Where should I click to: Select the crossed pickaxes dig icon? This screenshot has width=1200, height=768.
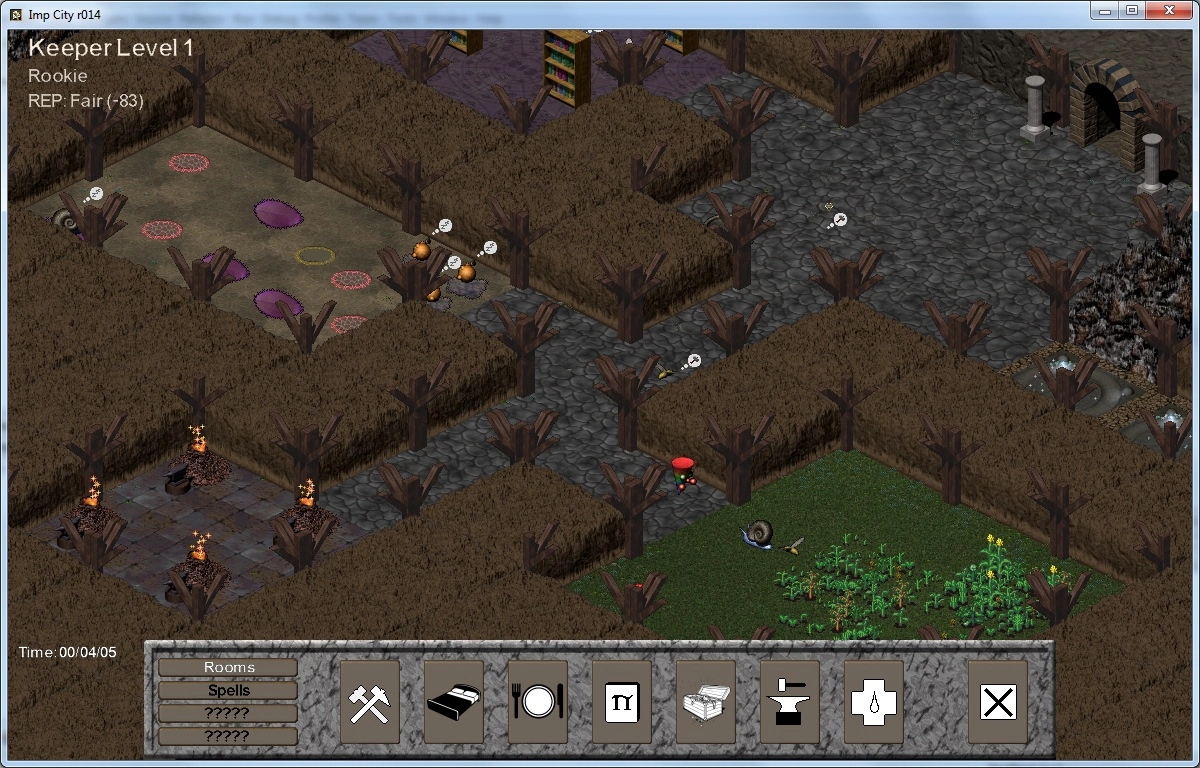369,701
